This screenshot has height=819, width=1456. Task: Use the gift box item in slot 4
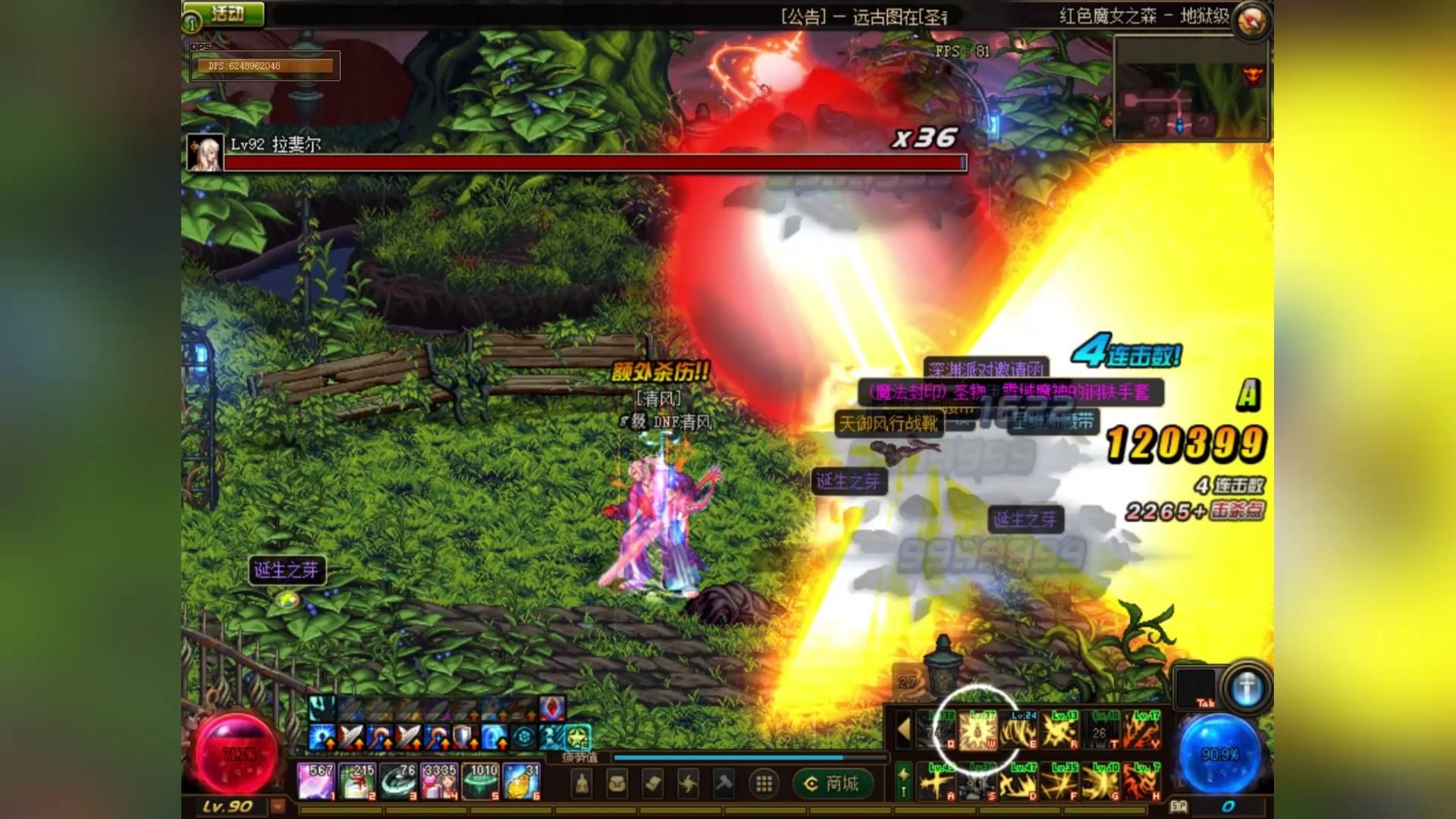coord(440,781)
